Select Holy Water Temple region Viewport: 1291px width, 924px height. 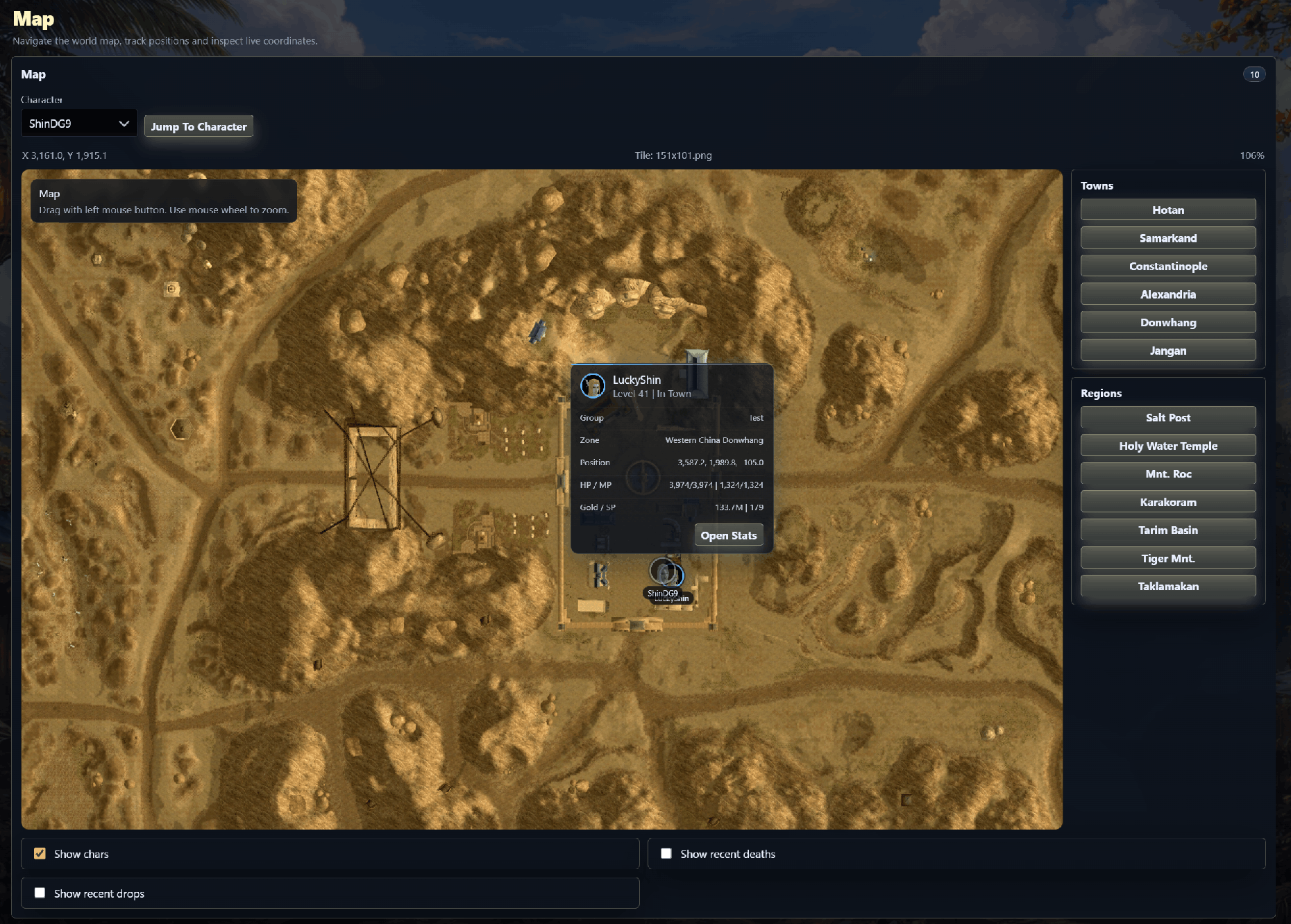[1167, 446]
